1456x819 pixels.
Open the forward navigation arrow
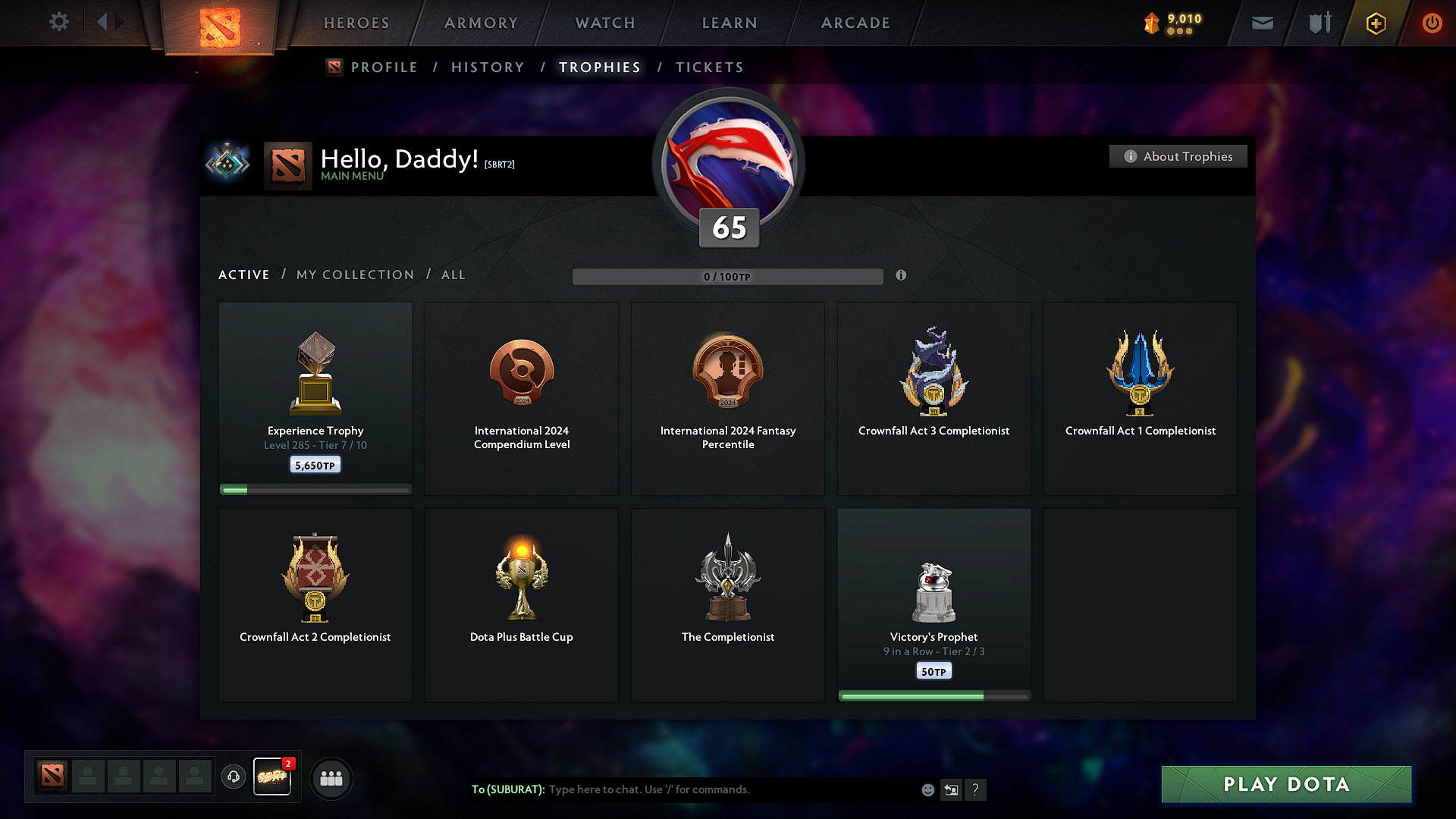120,22
